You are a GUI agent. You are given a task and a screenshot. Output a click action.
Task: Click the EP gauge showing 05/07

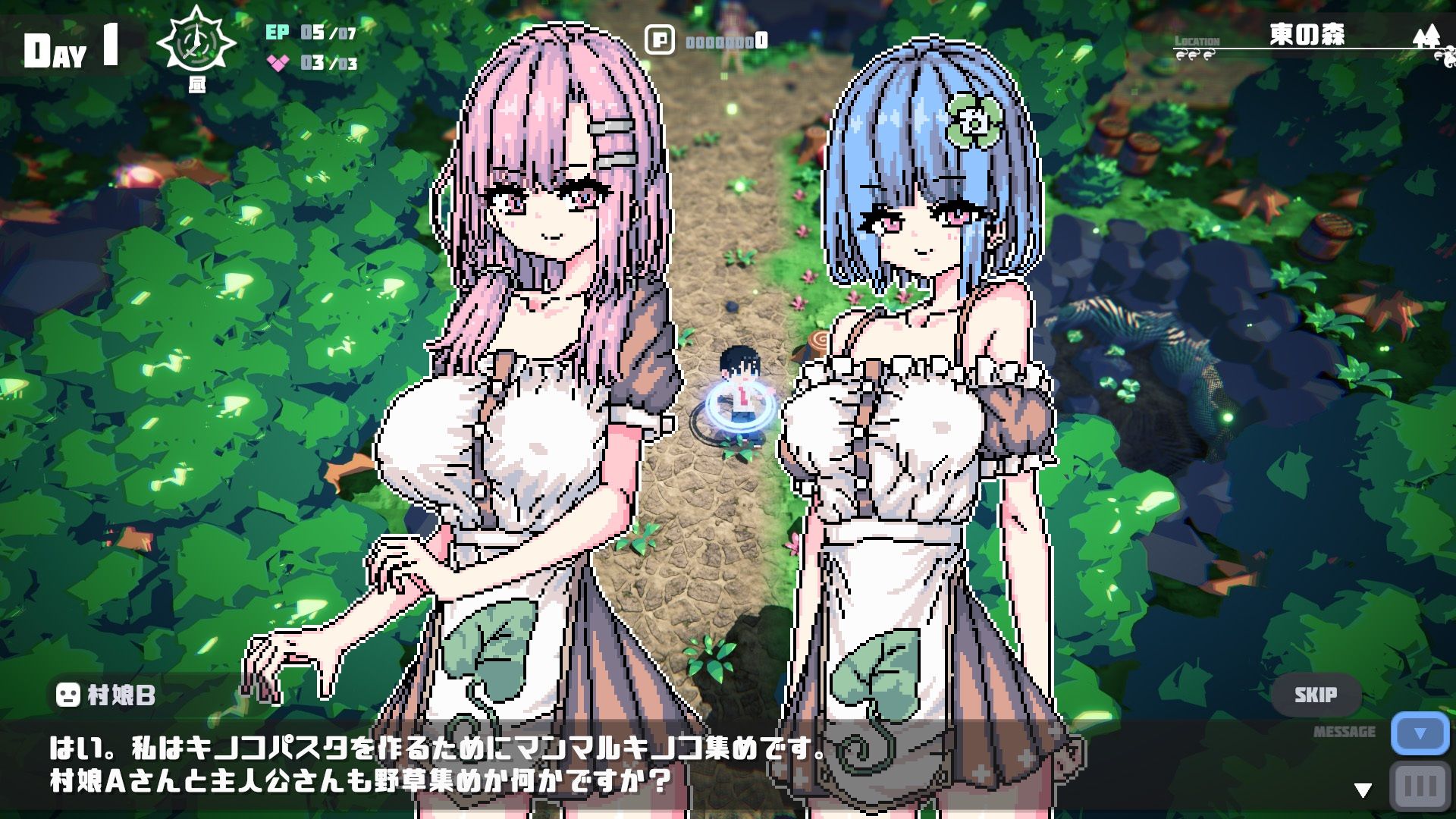(325, 33)
